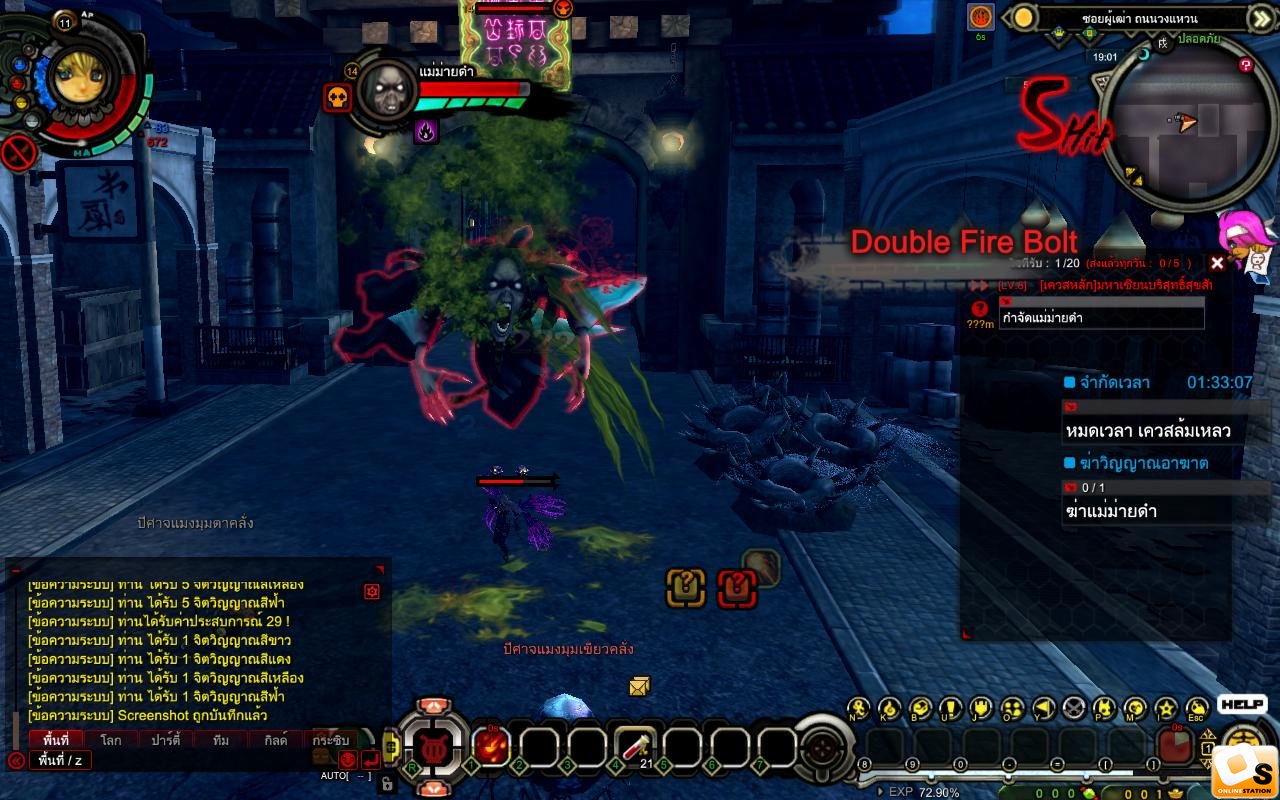Open the emoticon picker in chat
1280x800 pixels.
[x=347, y=759]
